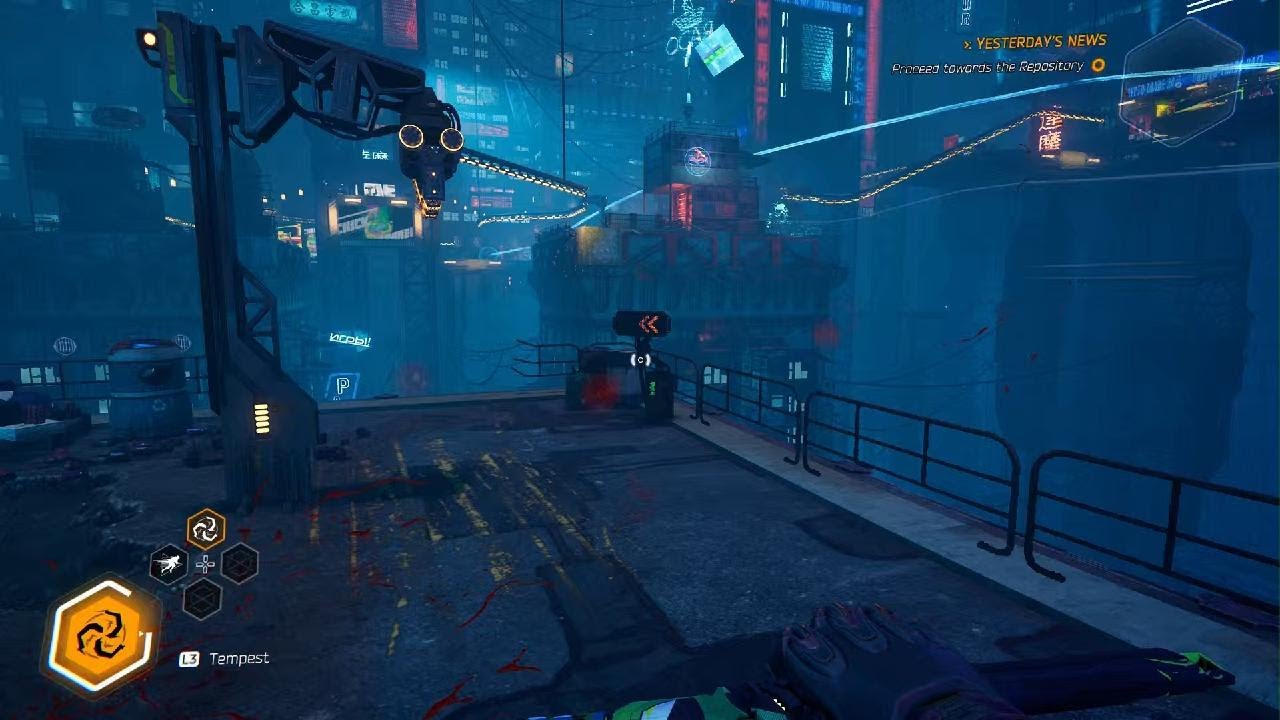The image size is (1280, 720).
Task: Open the Yesterday's News quest tracker
Action: [x=1040, y=42]
